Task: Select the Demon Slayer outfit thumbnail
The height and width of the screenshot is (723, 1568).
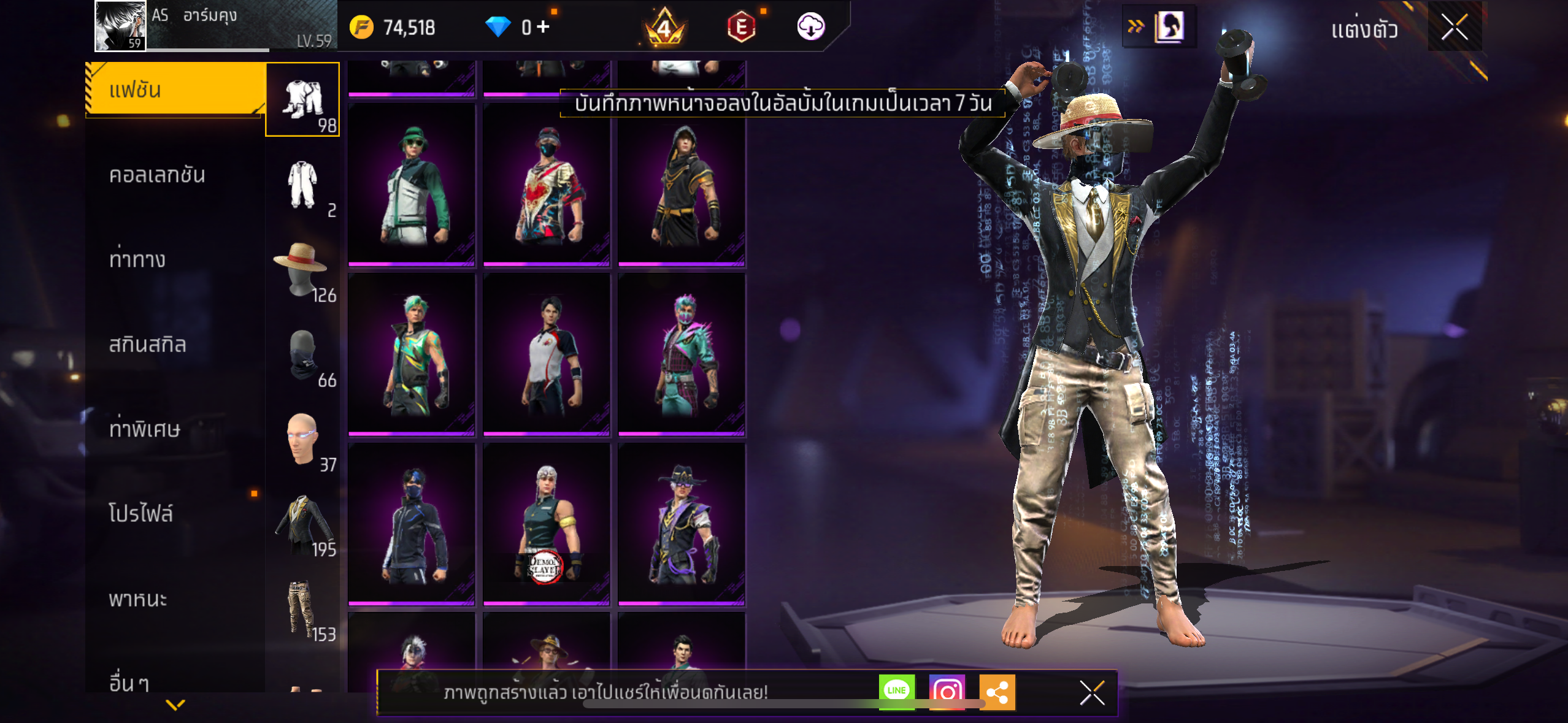Action: 546,525
